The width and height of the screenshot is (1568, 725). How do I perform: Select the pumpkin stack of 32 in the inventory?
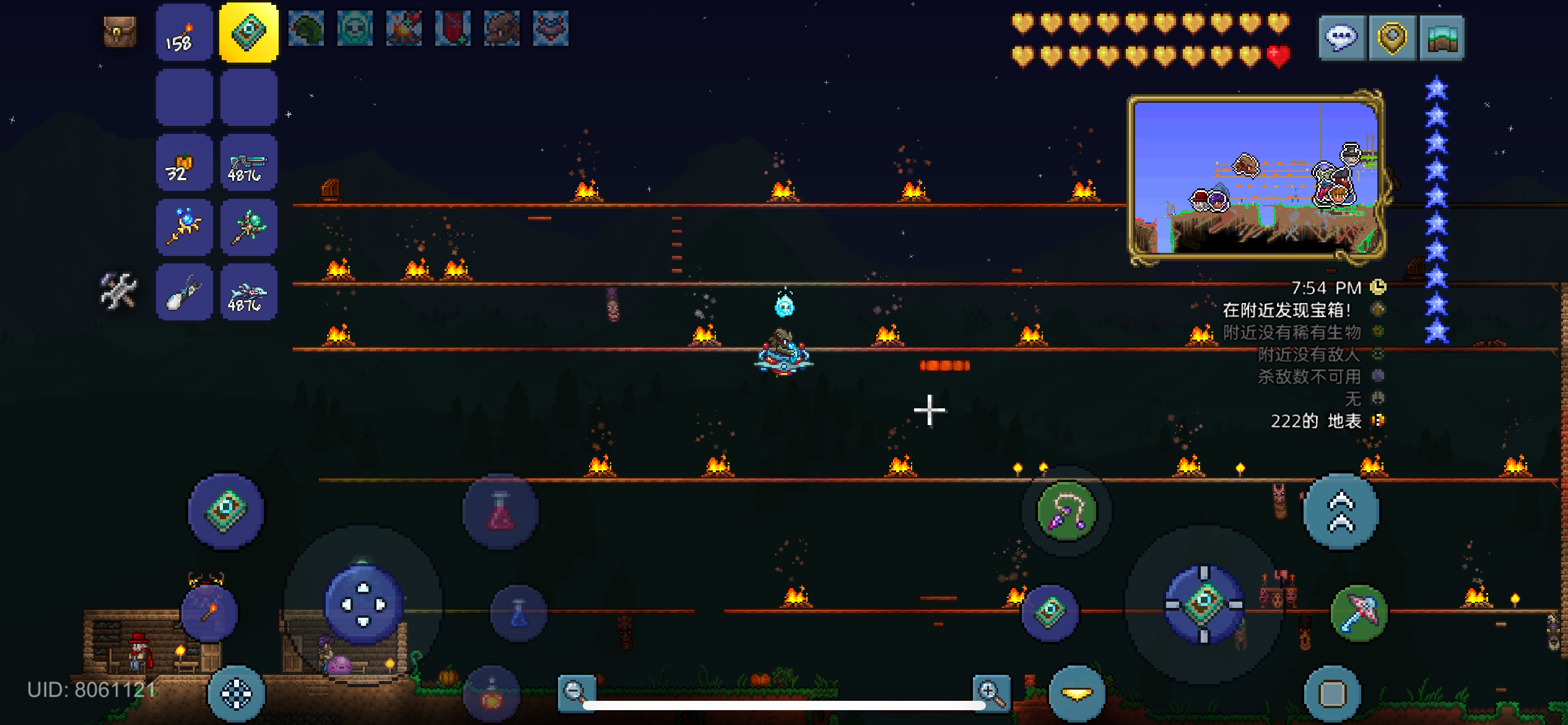(x=183, y=162)
